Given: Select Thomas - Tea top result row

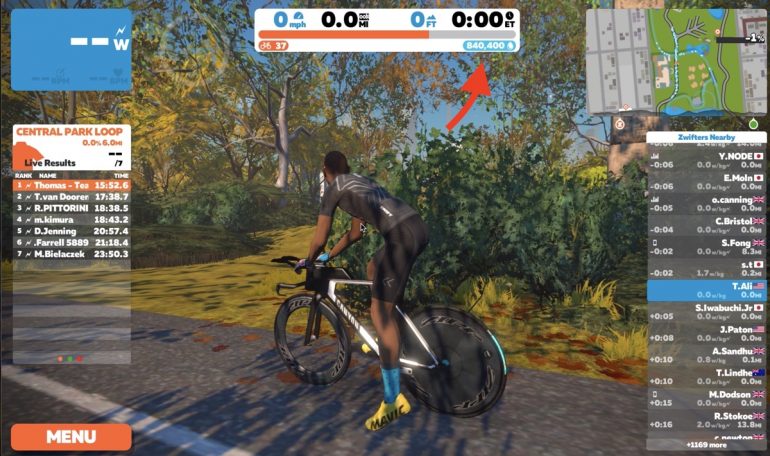Looking at the screenshot, I should pos(71,185).
